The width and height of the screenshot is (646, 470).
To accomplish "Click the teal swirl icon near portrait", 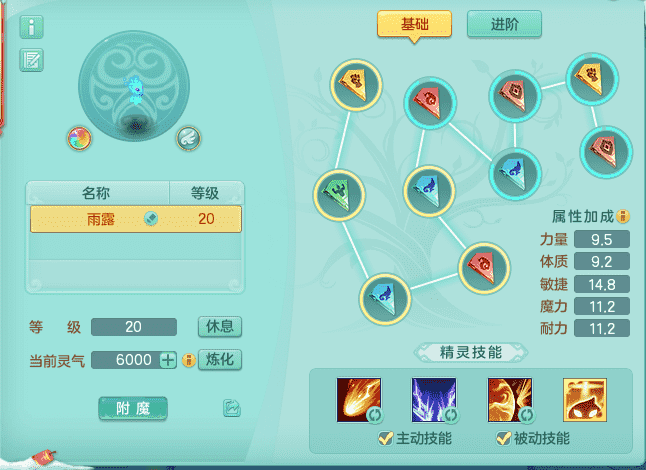I will point(189,138).
